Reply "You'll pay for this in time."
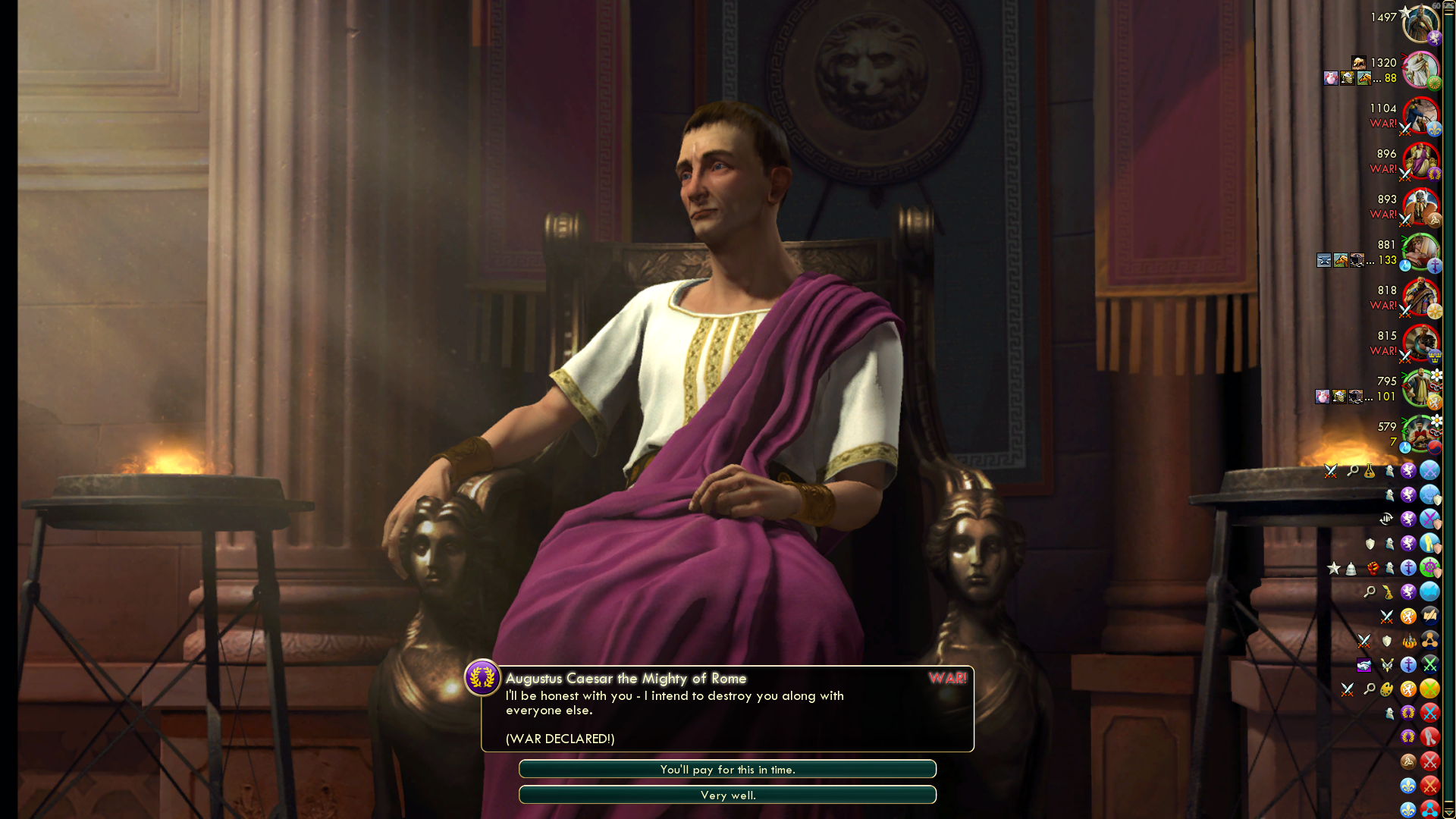The image size is (1456, 819). (x=727, y=769)
